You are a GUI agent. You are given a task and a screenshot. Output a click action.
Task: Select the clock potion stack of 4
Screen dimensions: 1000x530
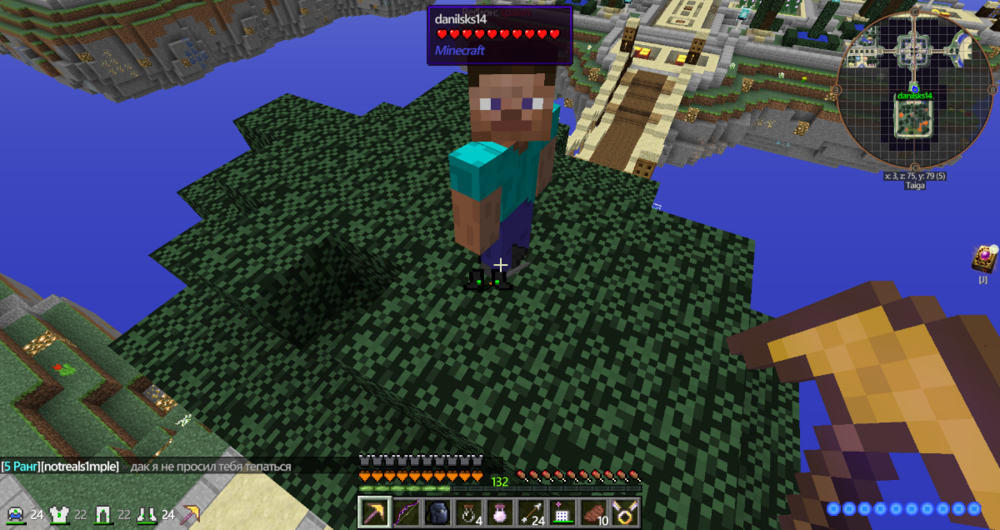tap(469, 513)
